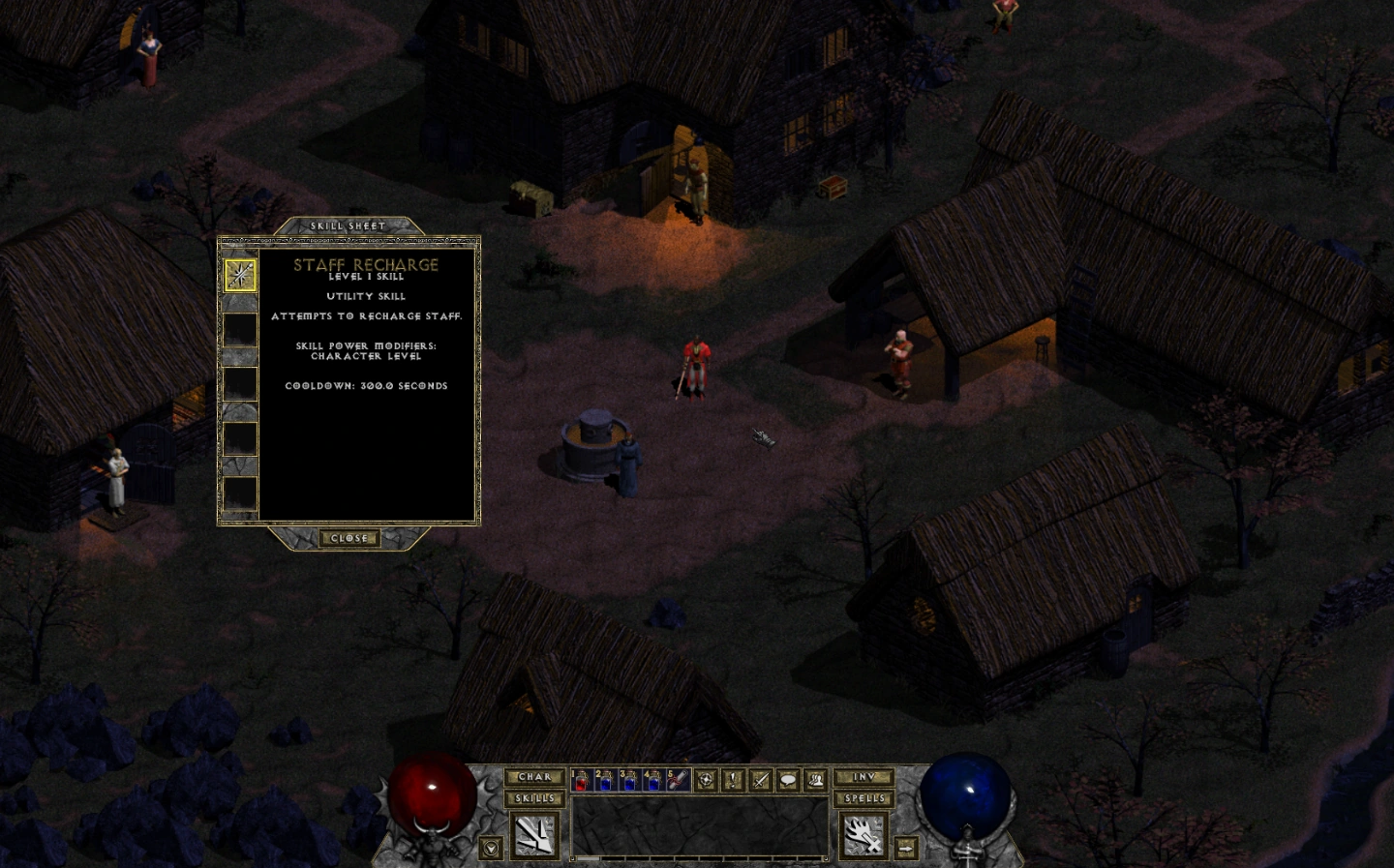Viewport: 1394px width, 868px height.
Task: Select the Staff Recharge skill icon
Action: point(240,275)
